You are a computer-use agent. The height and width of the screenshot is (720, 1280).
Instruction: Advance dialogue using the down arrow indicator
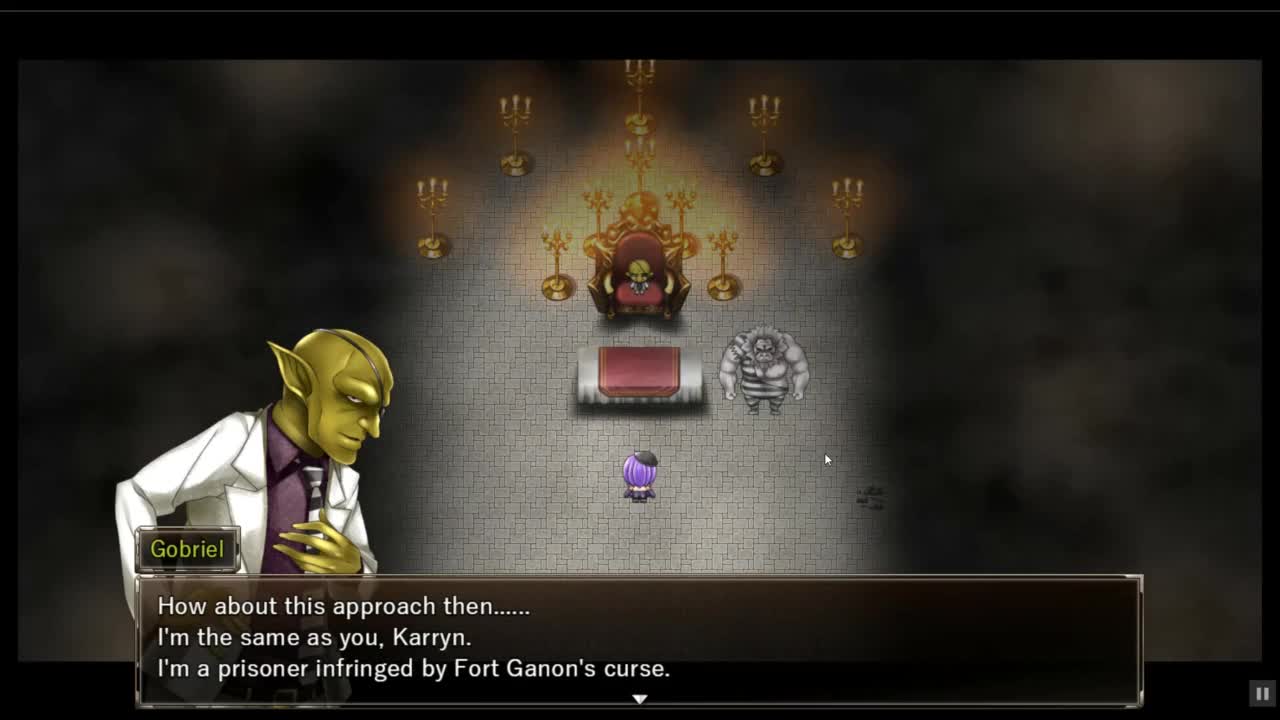pyautogui.click(x=640, y=699)
